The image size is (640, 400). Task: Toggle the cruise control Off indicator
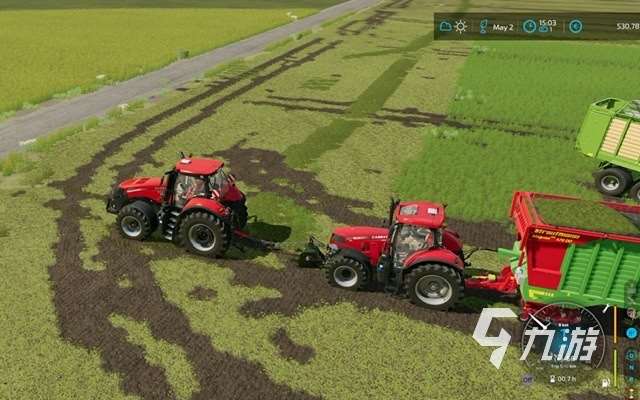527,380
